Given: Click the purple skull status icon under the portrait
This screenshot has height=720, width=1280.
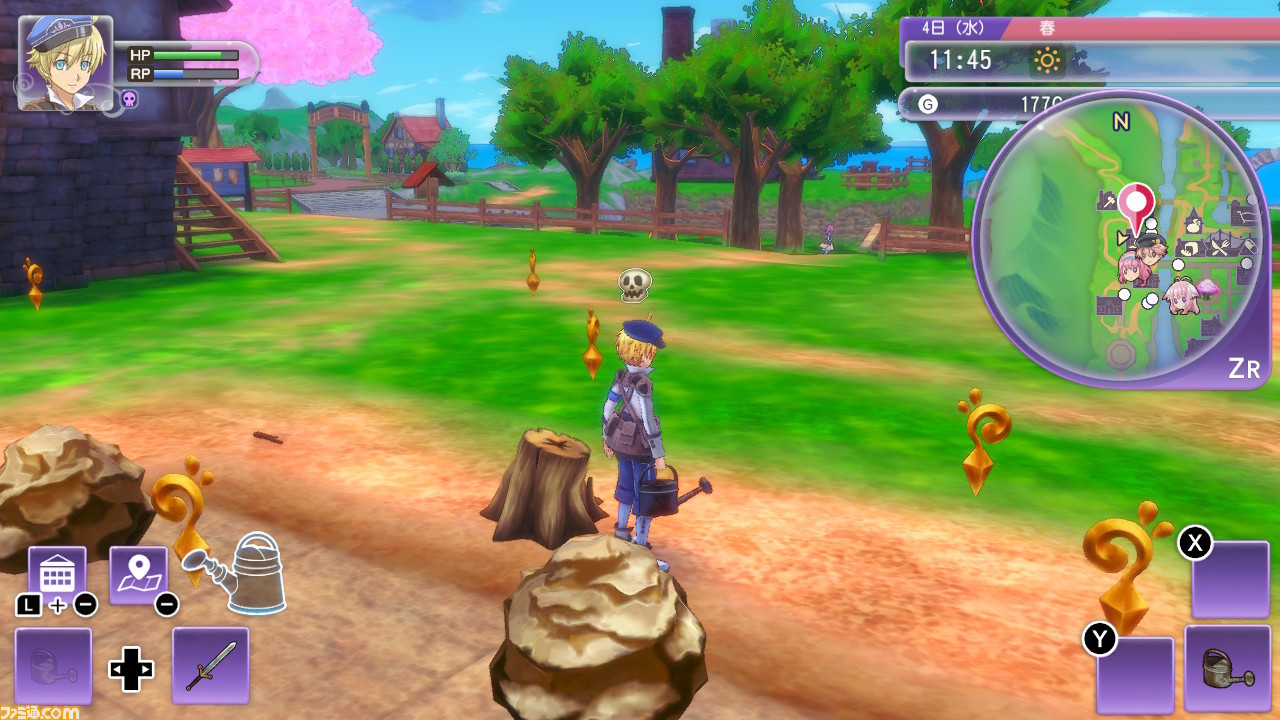Looking at the screenshot, I should pos(129,99).
